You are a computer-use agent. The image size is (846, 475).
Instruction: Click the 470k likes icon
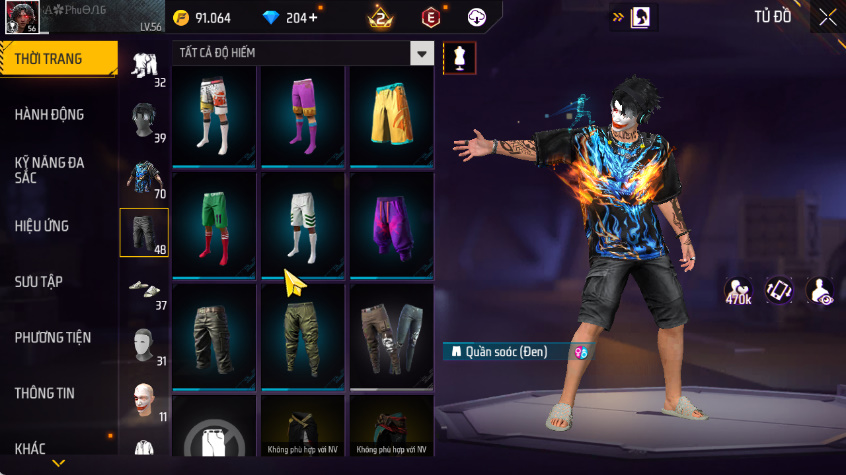point(740,290)
